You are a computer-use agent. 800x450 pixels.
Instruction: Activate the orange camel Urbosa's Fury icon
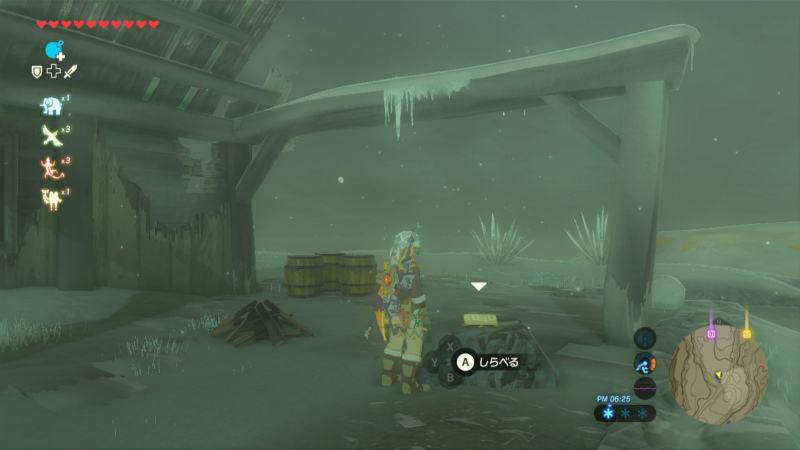click(x=51, y=199)
